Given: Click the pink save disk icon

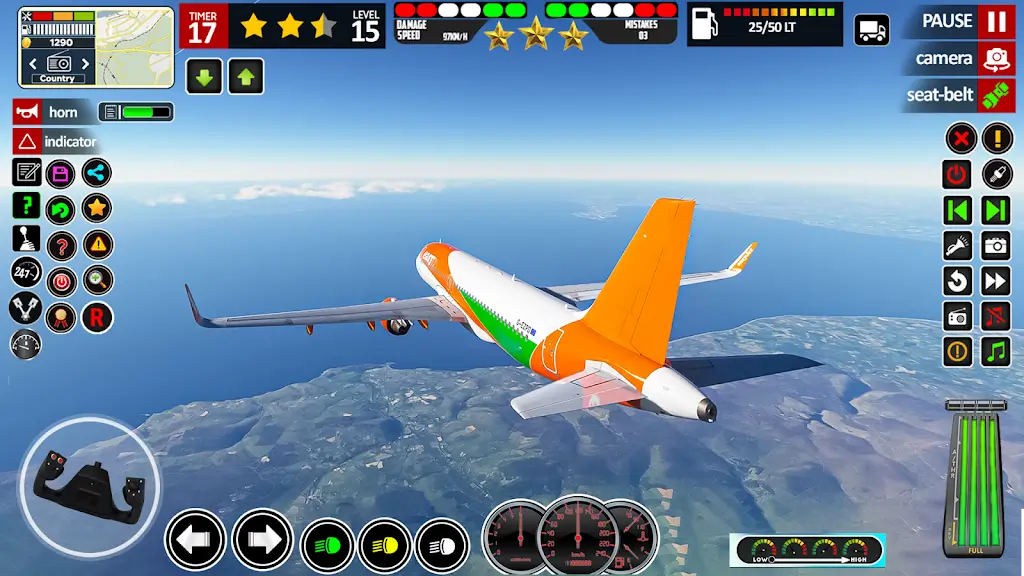Looking at the screenshot, I should (61, 173).
